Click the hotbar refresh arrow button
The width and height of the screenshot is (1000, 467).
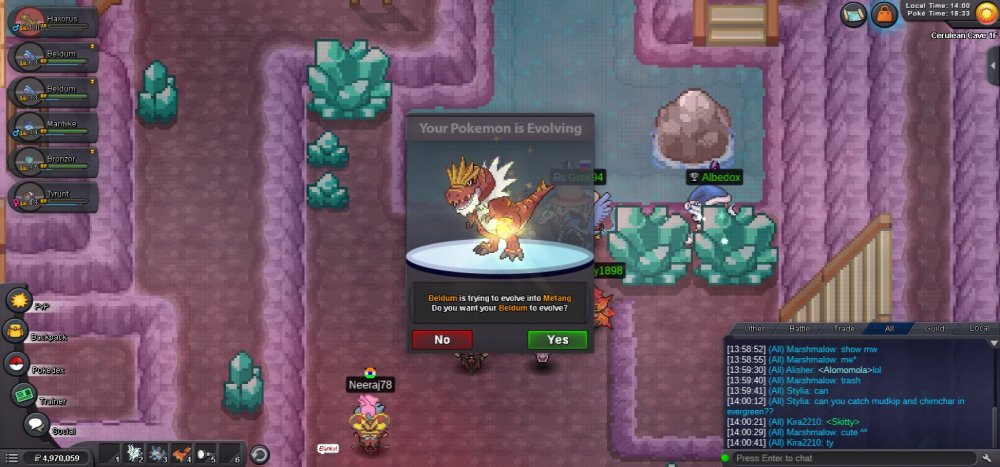point(259,455)
